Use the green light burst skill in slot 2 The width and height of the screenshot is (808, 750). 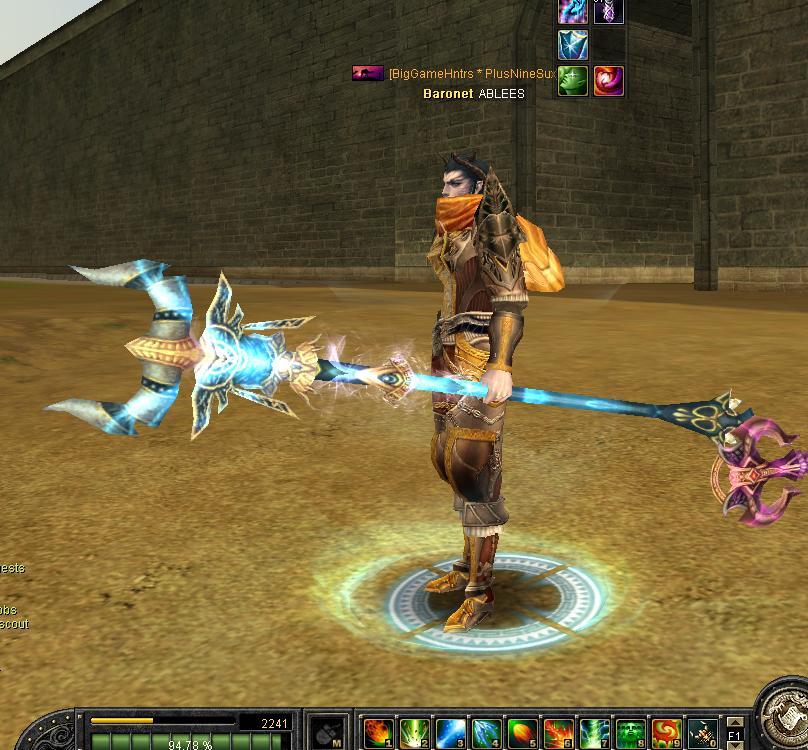(415, 733)
